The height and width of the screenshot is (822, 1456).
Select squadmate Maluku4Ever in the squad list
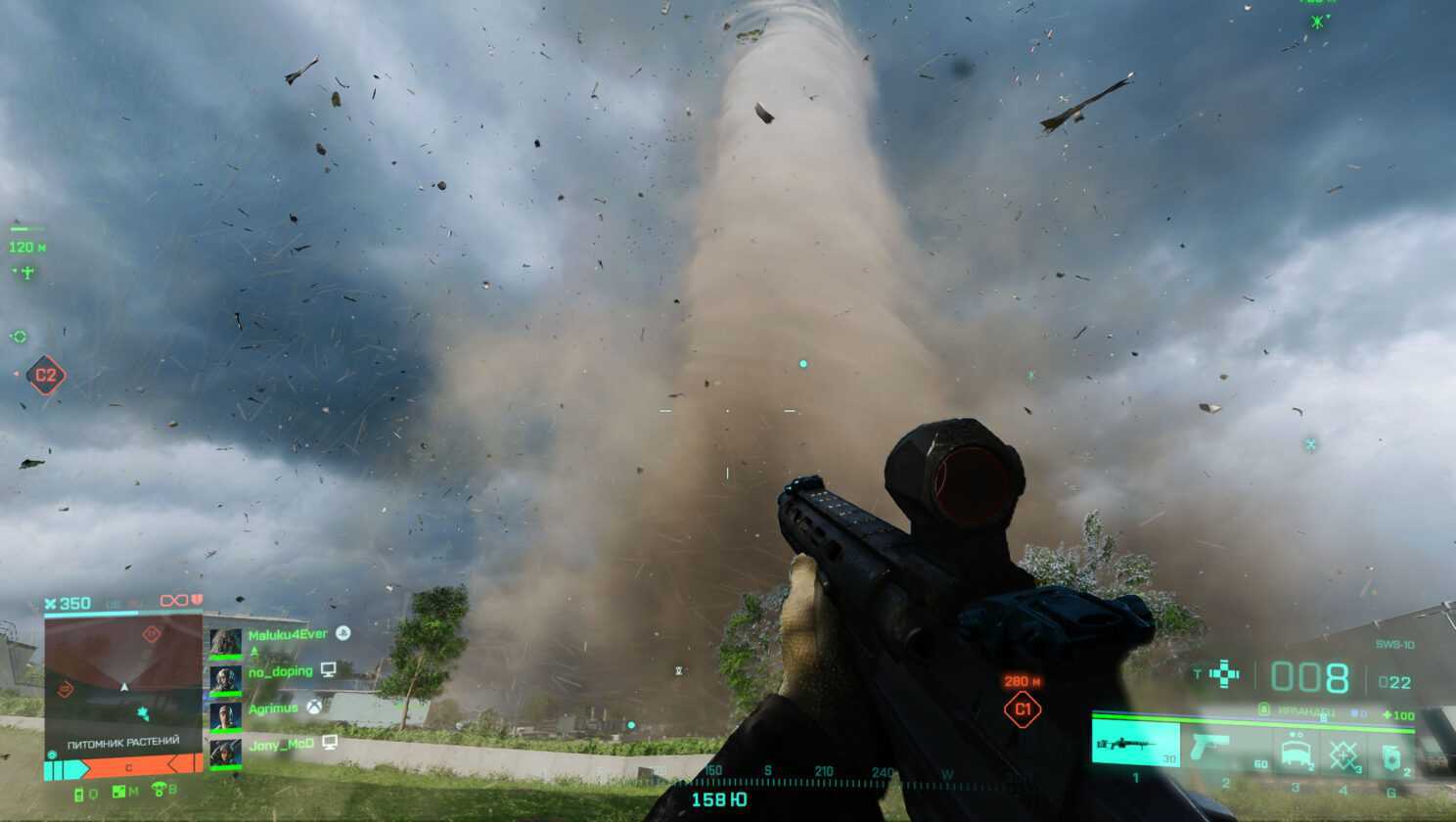point(287,635)
